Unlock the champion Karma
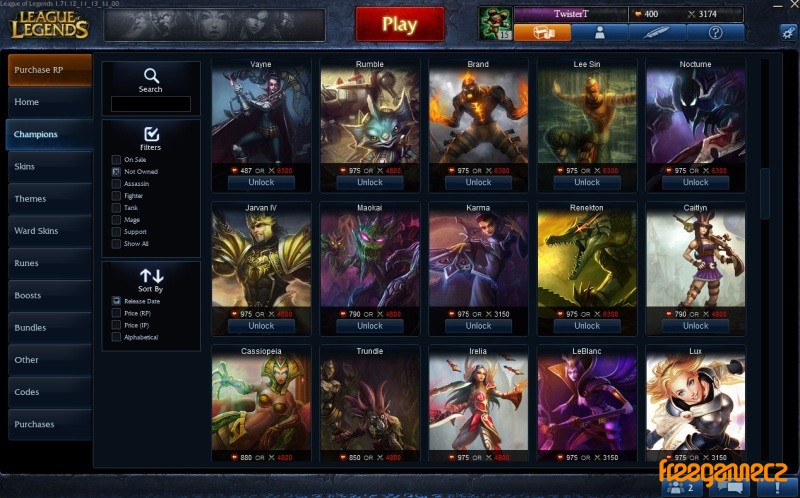The height and width of the screenshot is (498, 800). click(x=478, y=326)
